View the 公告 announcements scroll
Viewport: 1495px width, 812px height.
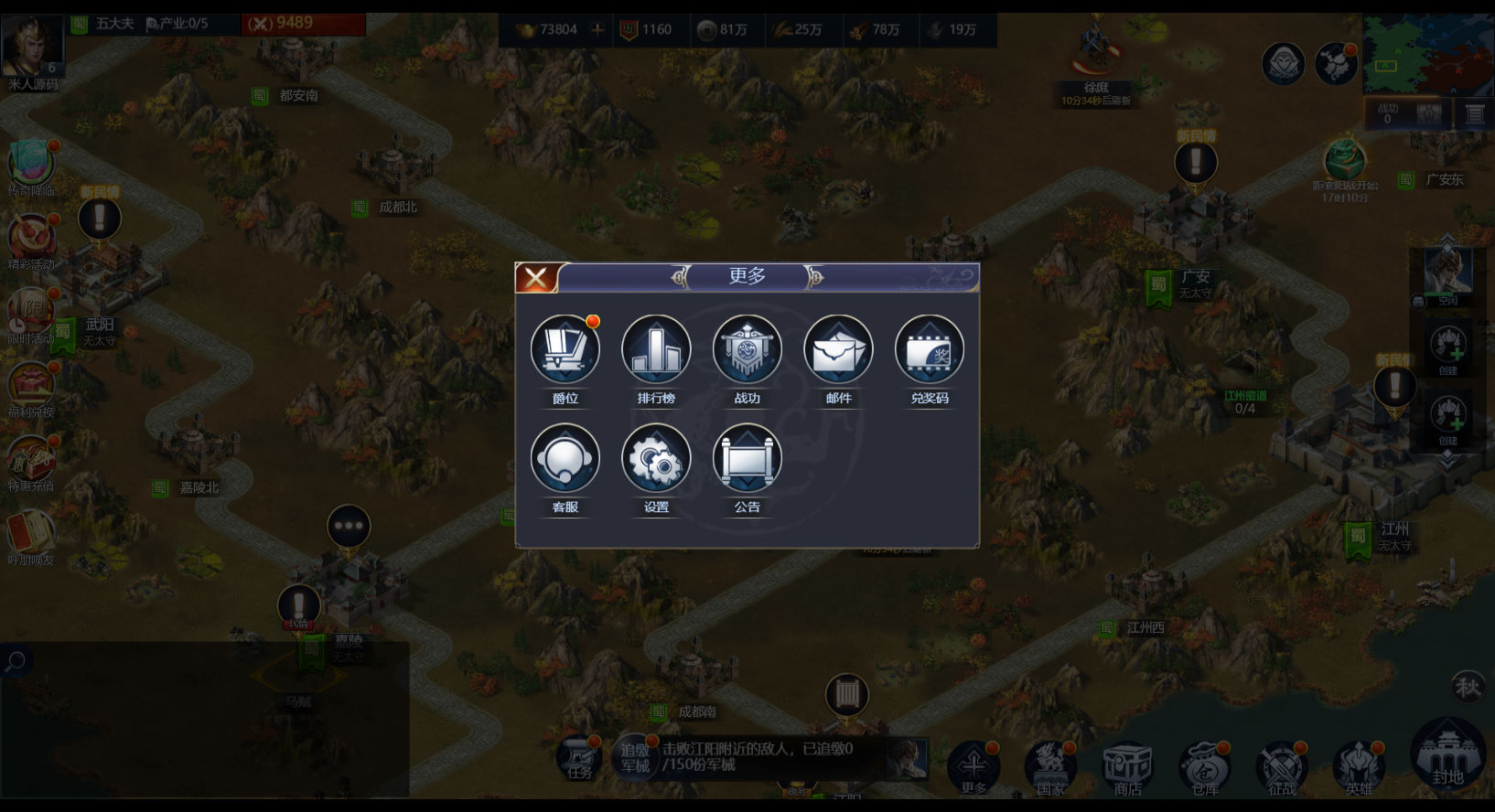tap(747, 458)
